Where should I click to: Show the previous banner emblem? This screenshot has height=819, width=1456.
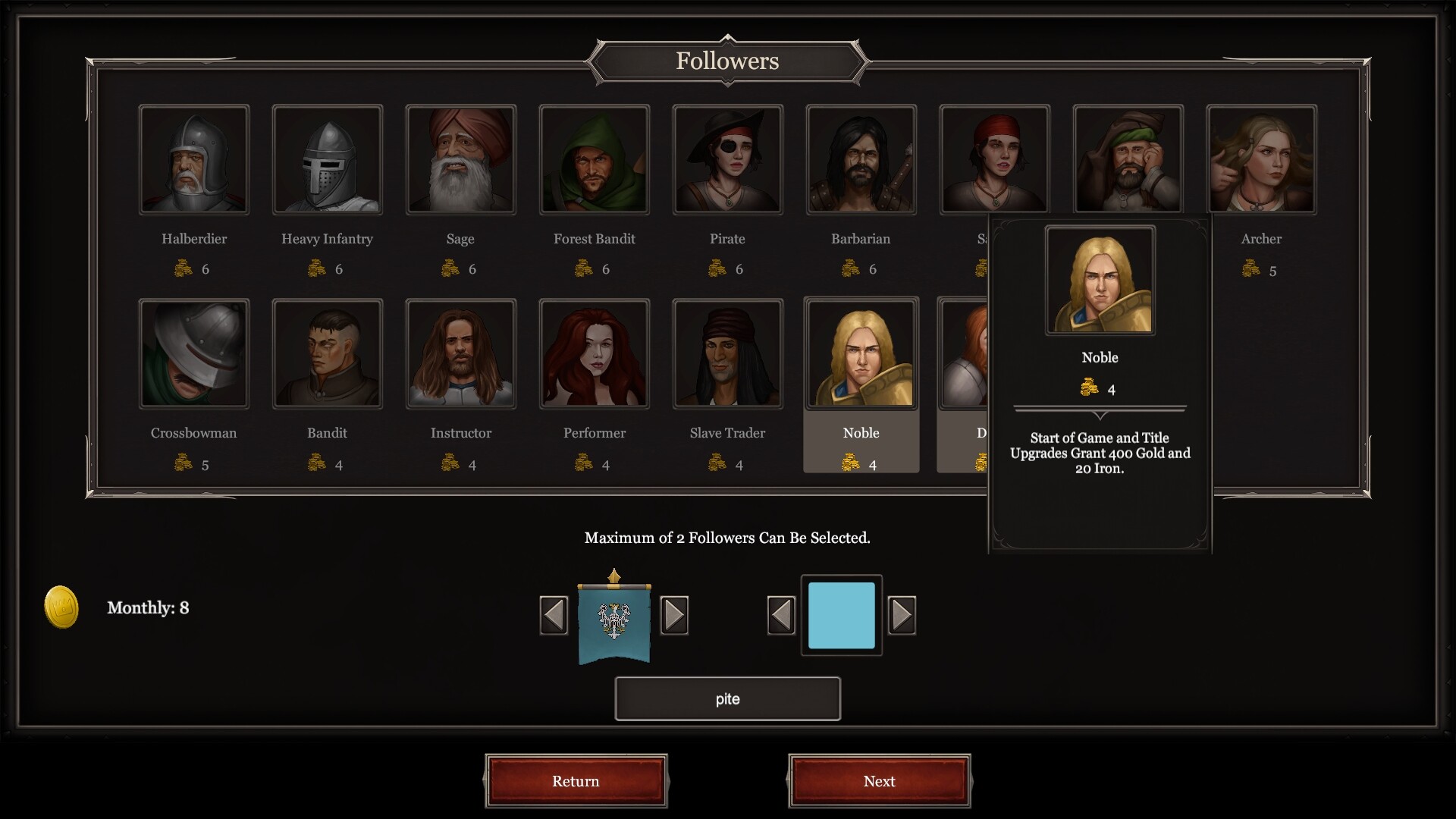(554, 615)
